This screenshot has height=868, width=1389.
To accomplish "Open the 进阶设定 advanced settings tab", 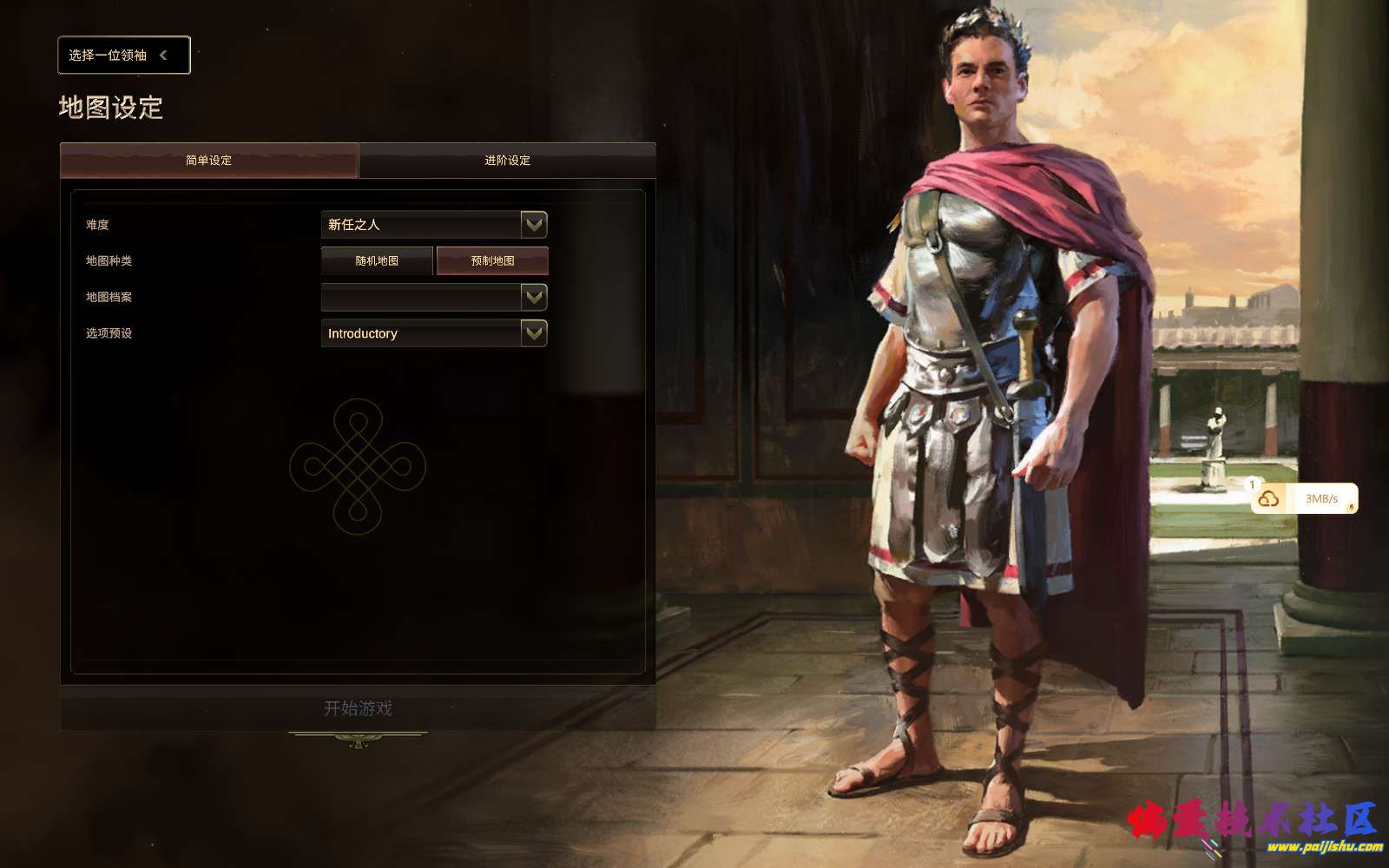I will [507, 161].
